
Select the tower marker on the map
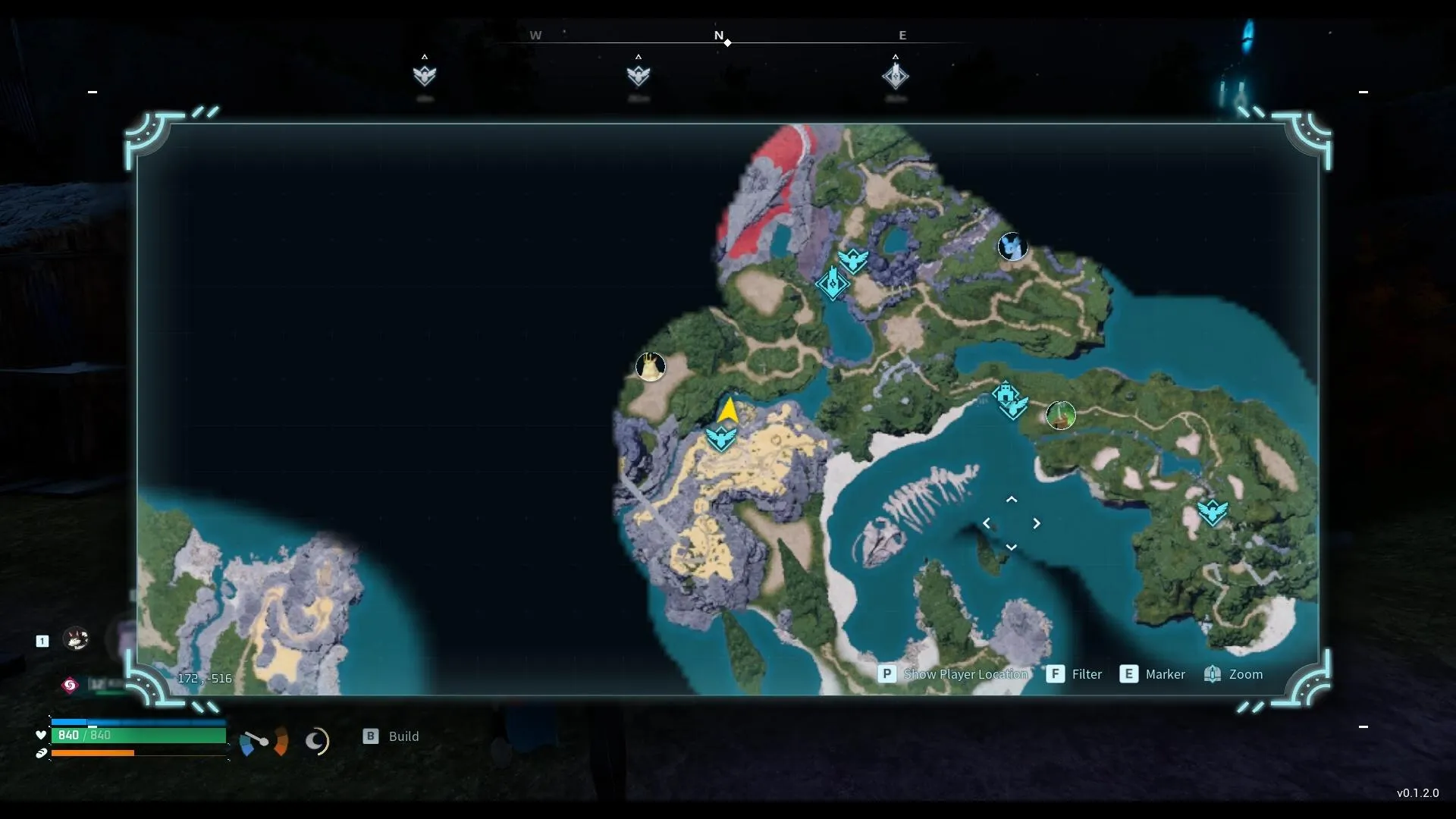click(832, 284)
